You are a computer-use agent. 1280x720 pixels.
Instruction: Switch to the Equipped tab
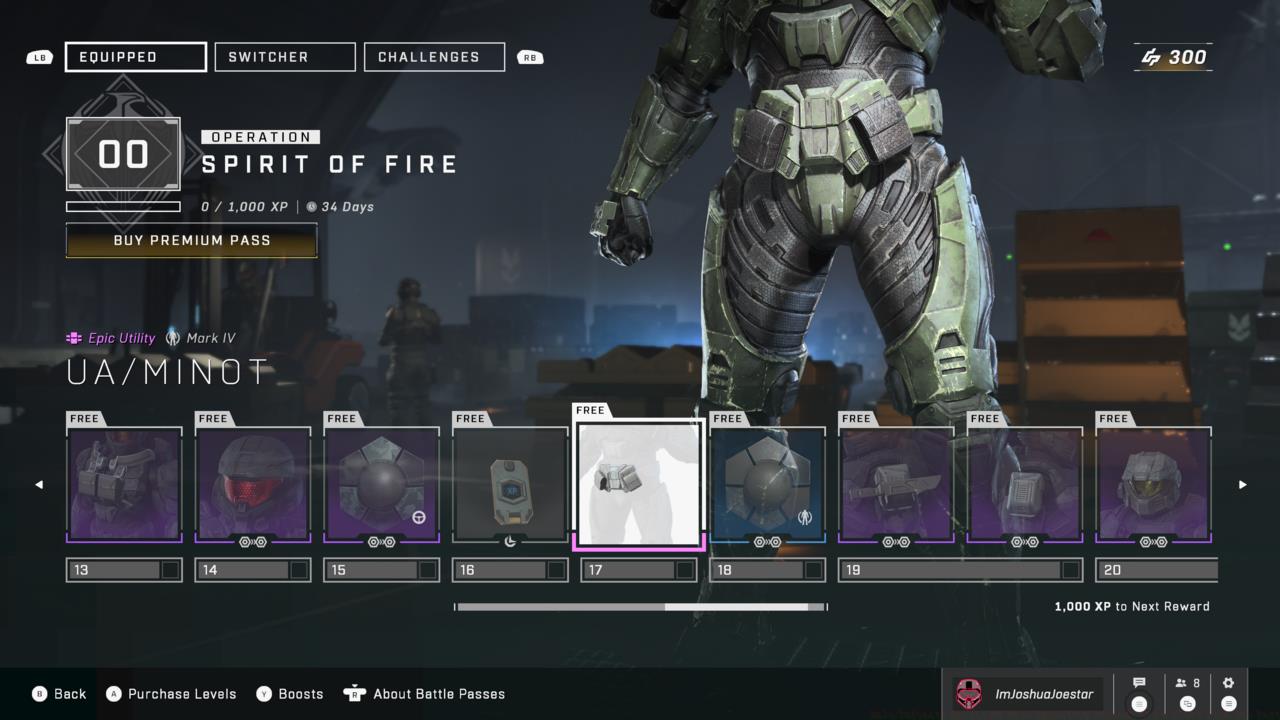click(136, 57)
